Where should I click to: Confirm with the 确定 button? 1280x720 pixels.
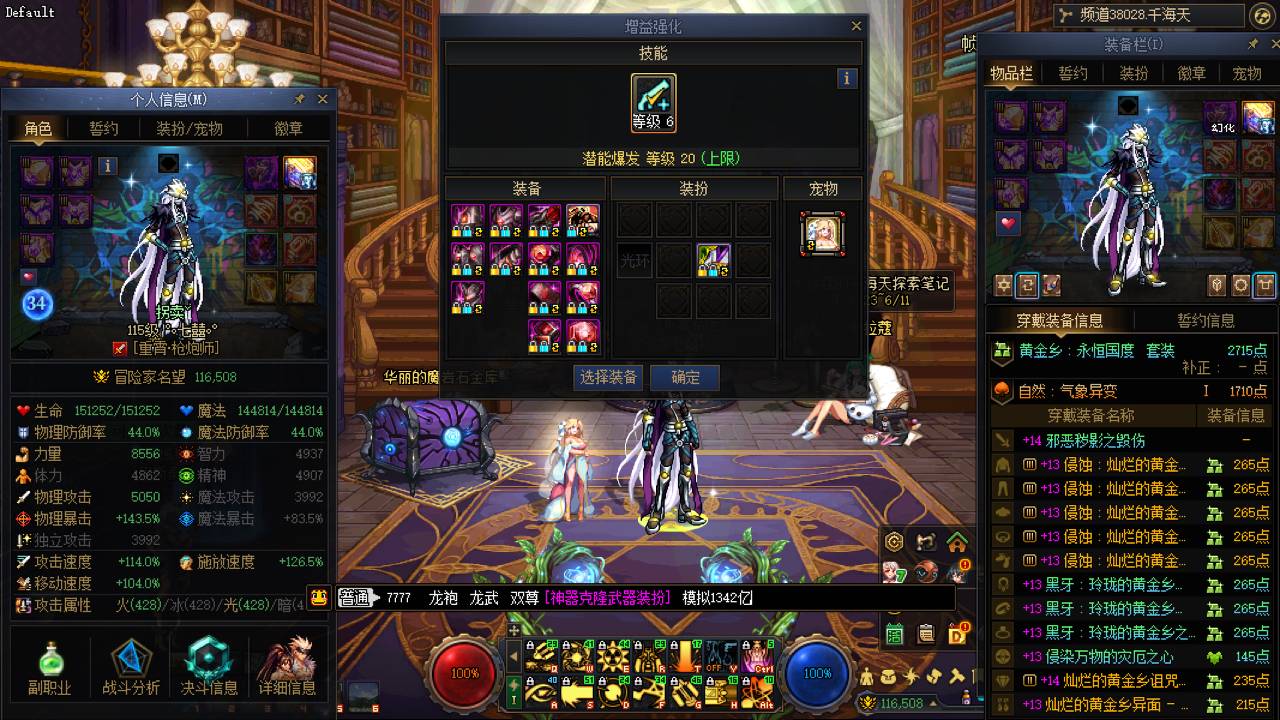tap(685, 378)
